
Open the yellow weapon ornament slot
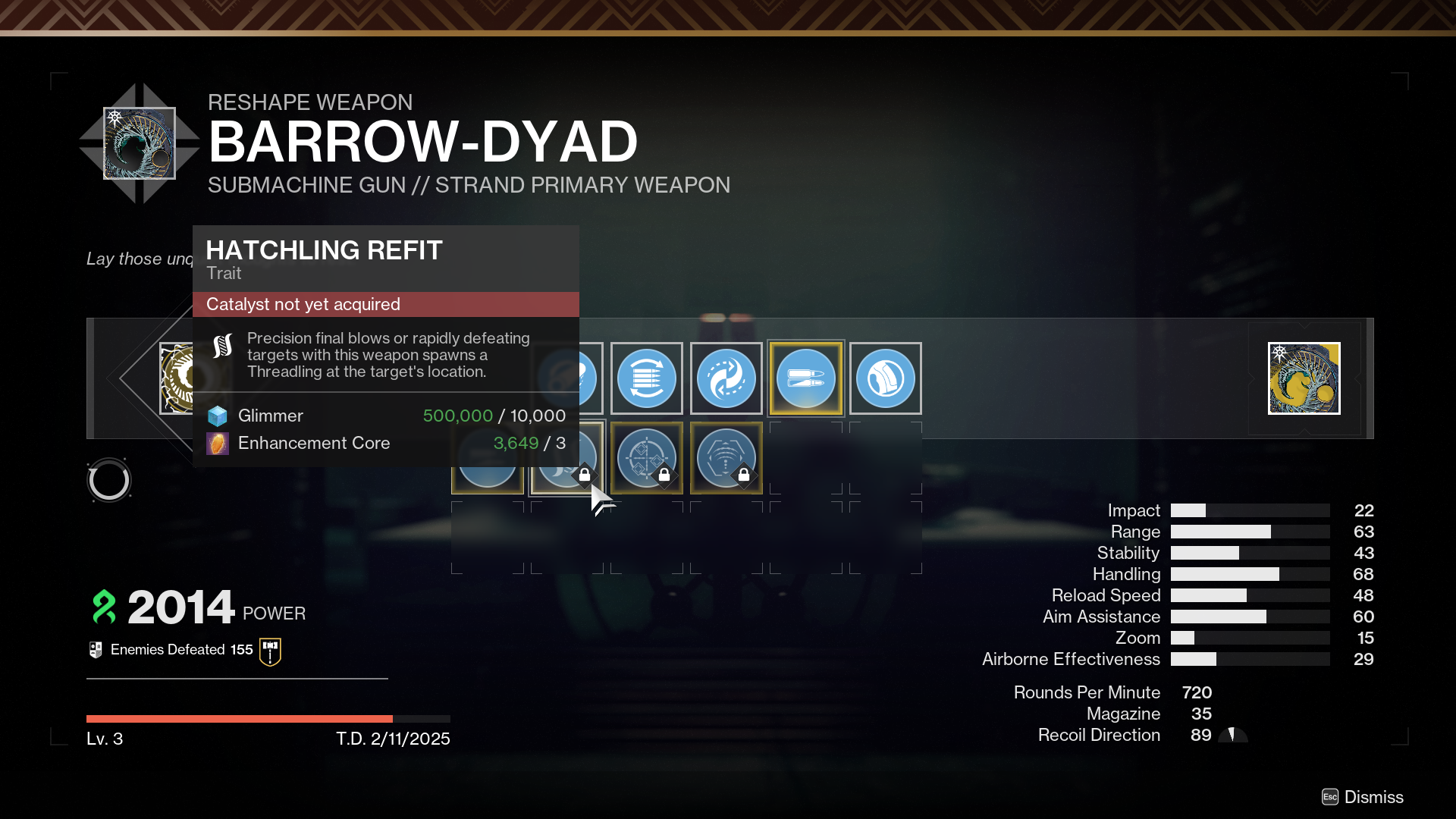click(1304, 378)
